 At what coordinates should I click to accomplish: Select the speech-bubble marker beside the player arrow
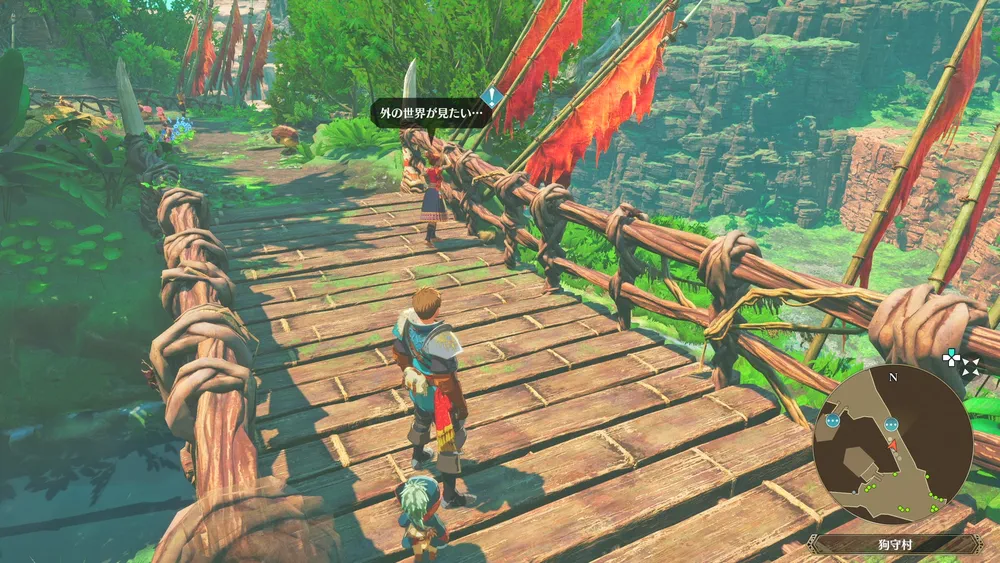[x=890, y=423]
